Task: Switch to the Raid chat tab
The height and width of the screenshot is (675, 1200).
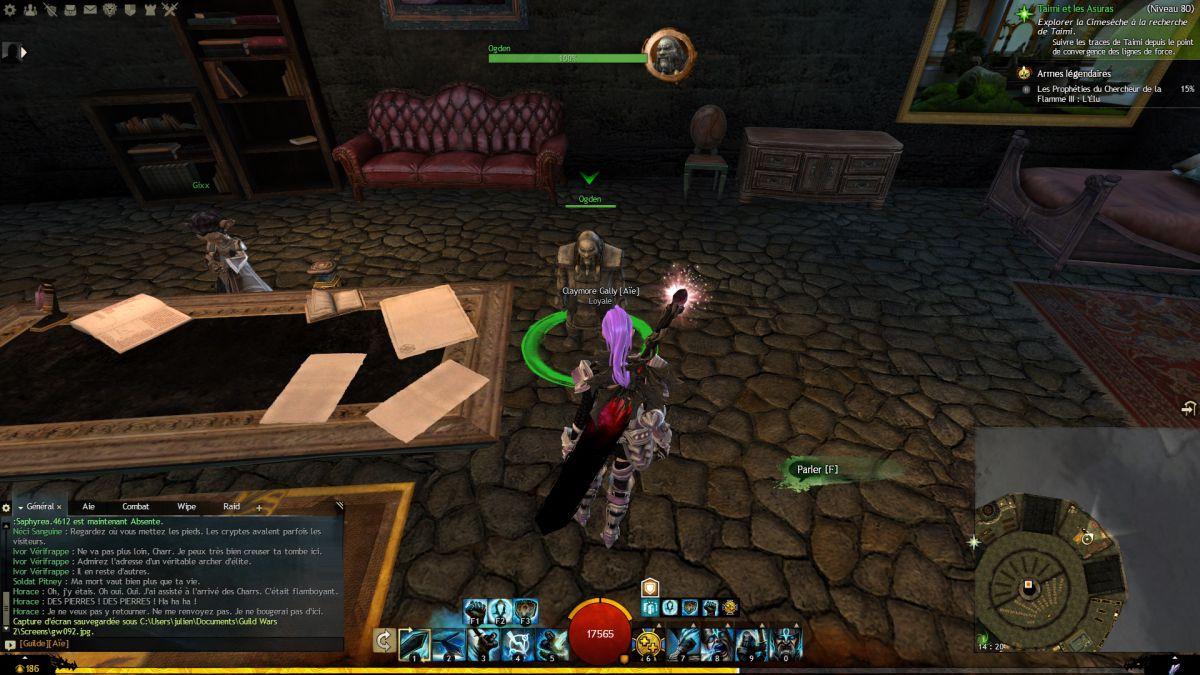Action: 231,507
